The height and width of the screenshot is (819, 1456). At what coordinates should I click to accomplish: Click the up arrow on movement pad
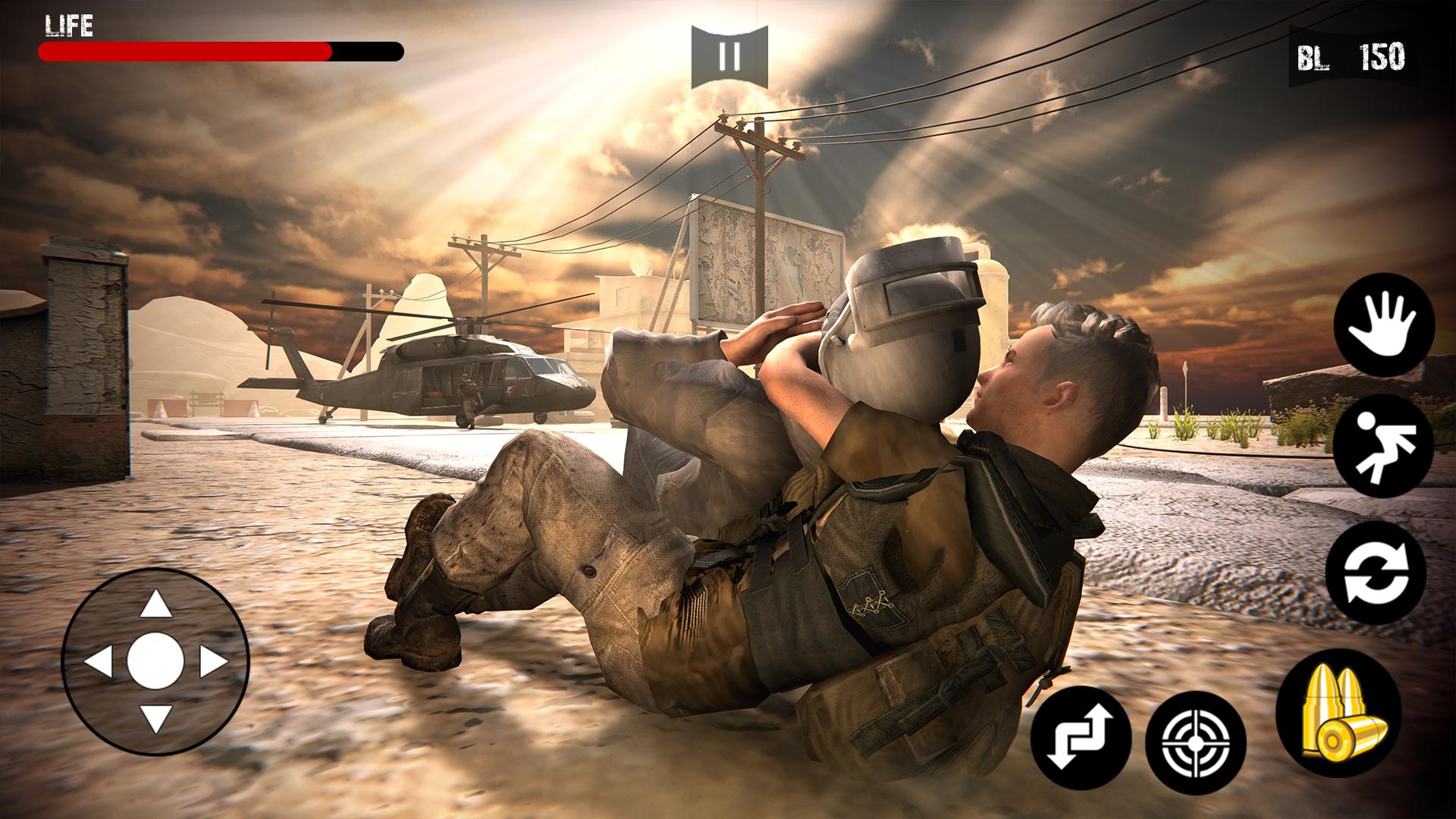[156, 604]
